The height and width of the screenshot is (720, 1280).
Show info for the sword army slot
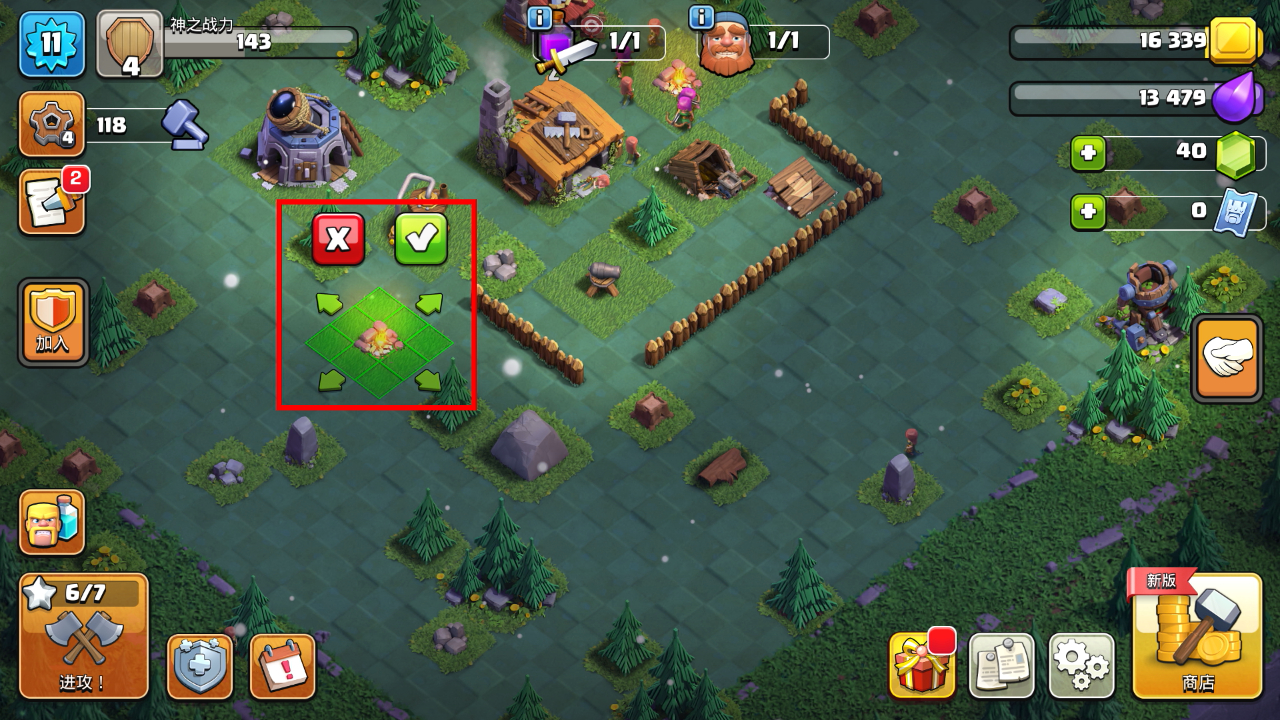pyautogui.click(x=542, y=17)
